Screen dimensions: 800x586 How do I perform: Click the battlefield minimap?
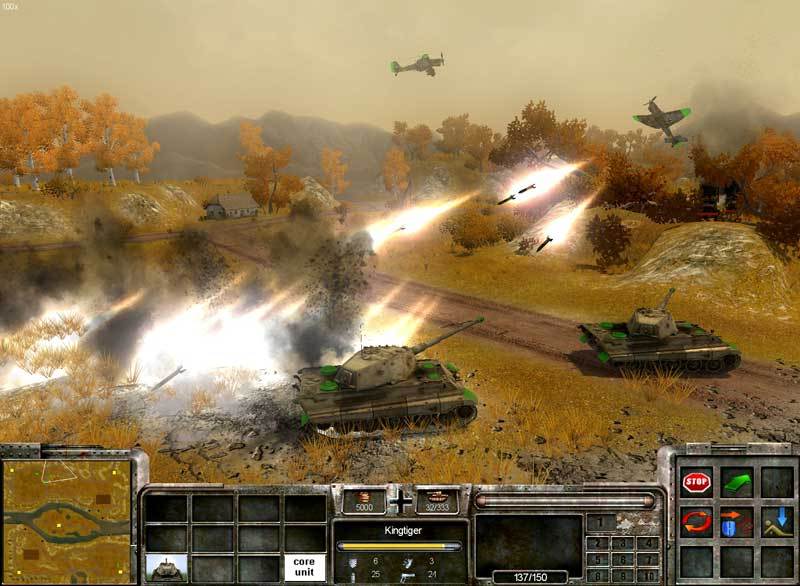click(67, 521)
